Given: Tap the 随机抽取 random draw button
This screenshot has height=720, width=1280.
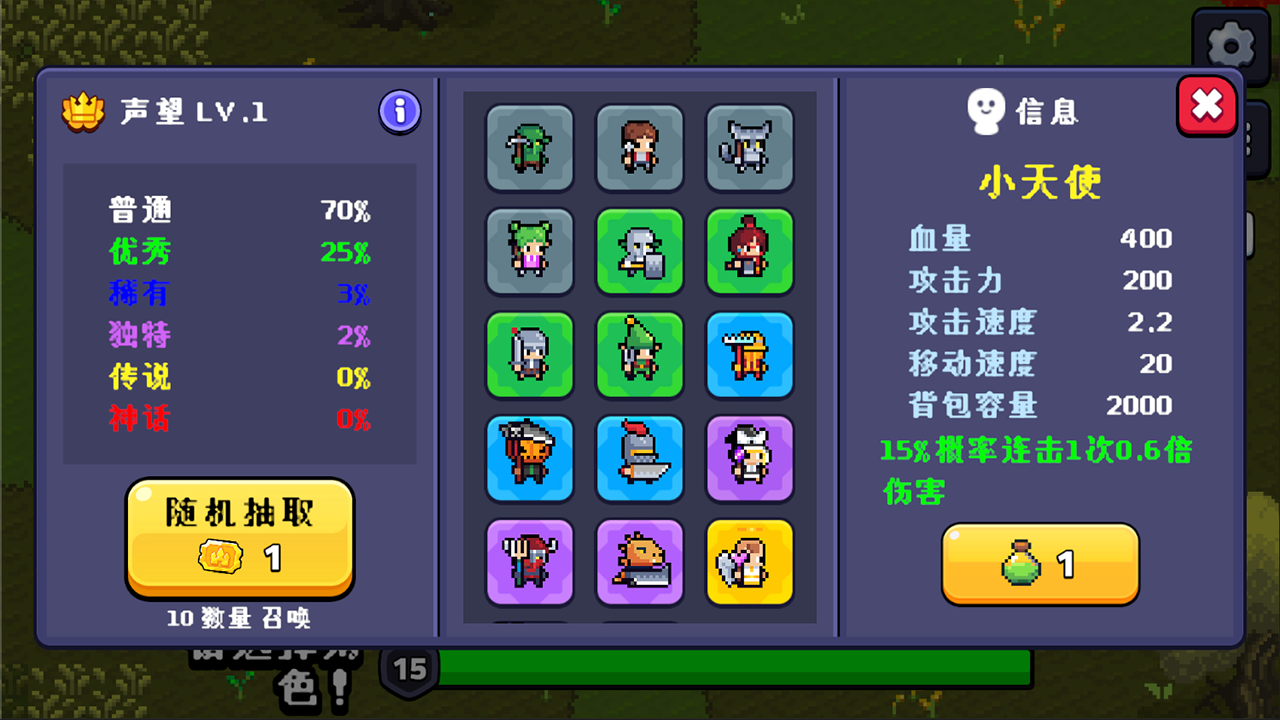Looking at the screenshot, I should (239, 512).
